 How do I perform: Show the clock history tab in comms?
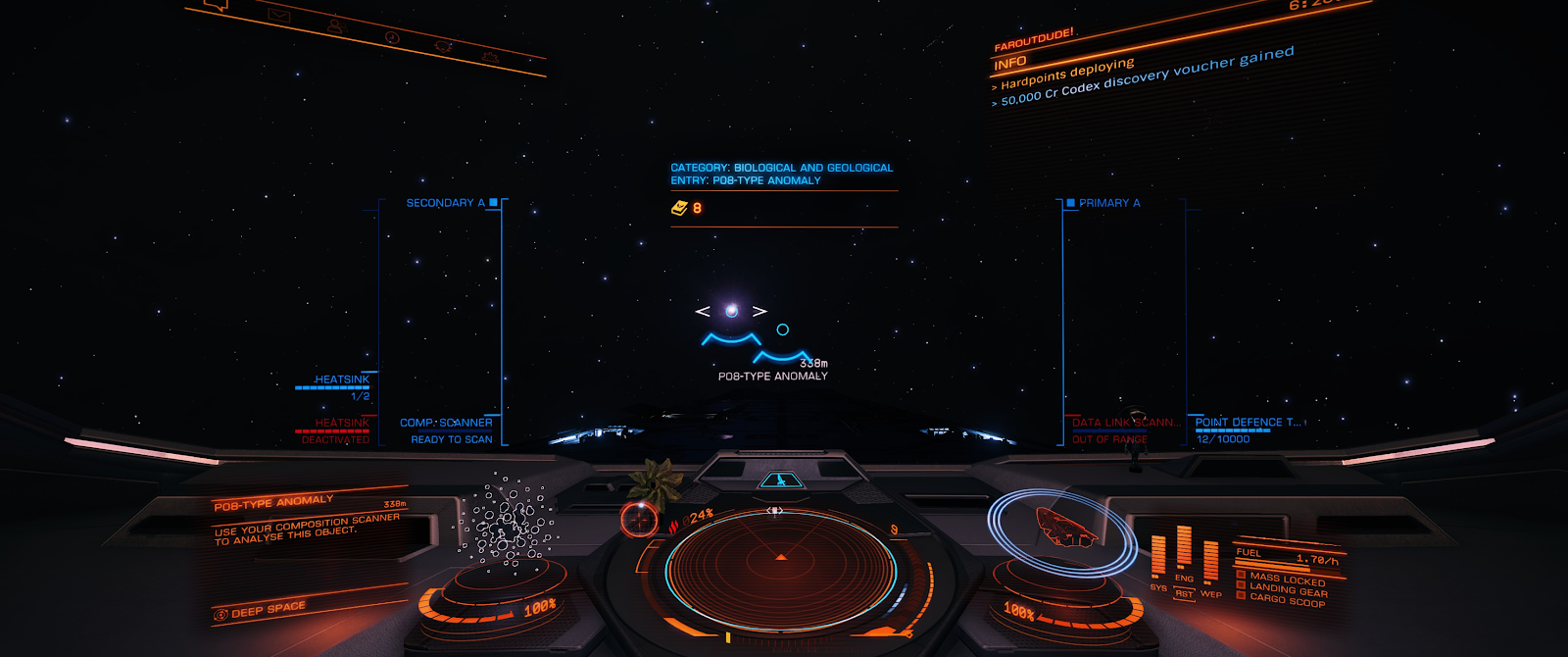point(392,37)
